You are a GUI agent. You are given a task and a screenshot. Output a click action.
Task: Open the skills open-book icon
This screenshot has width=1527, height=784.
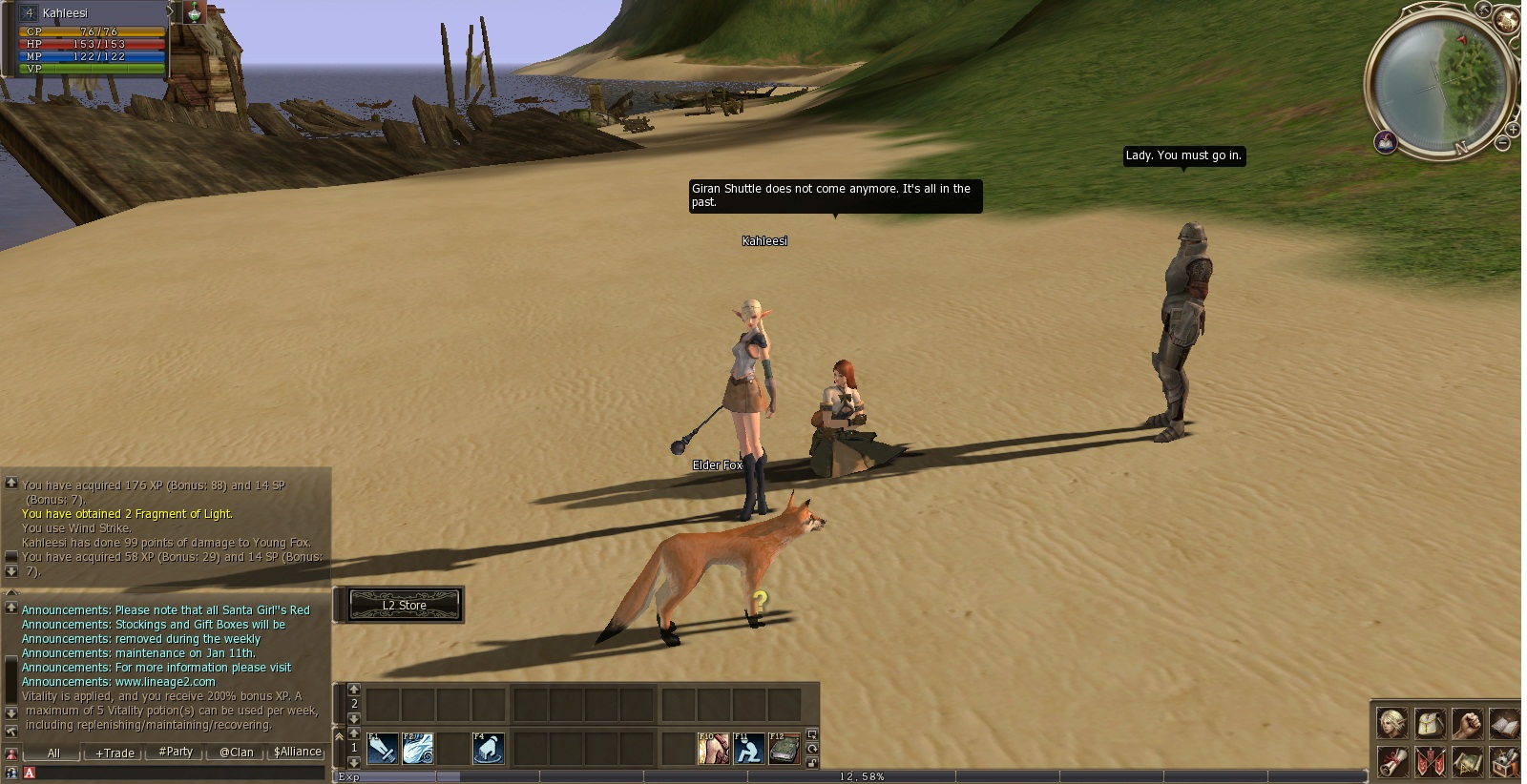(x=1504, y=724)
